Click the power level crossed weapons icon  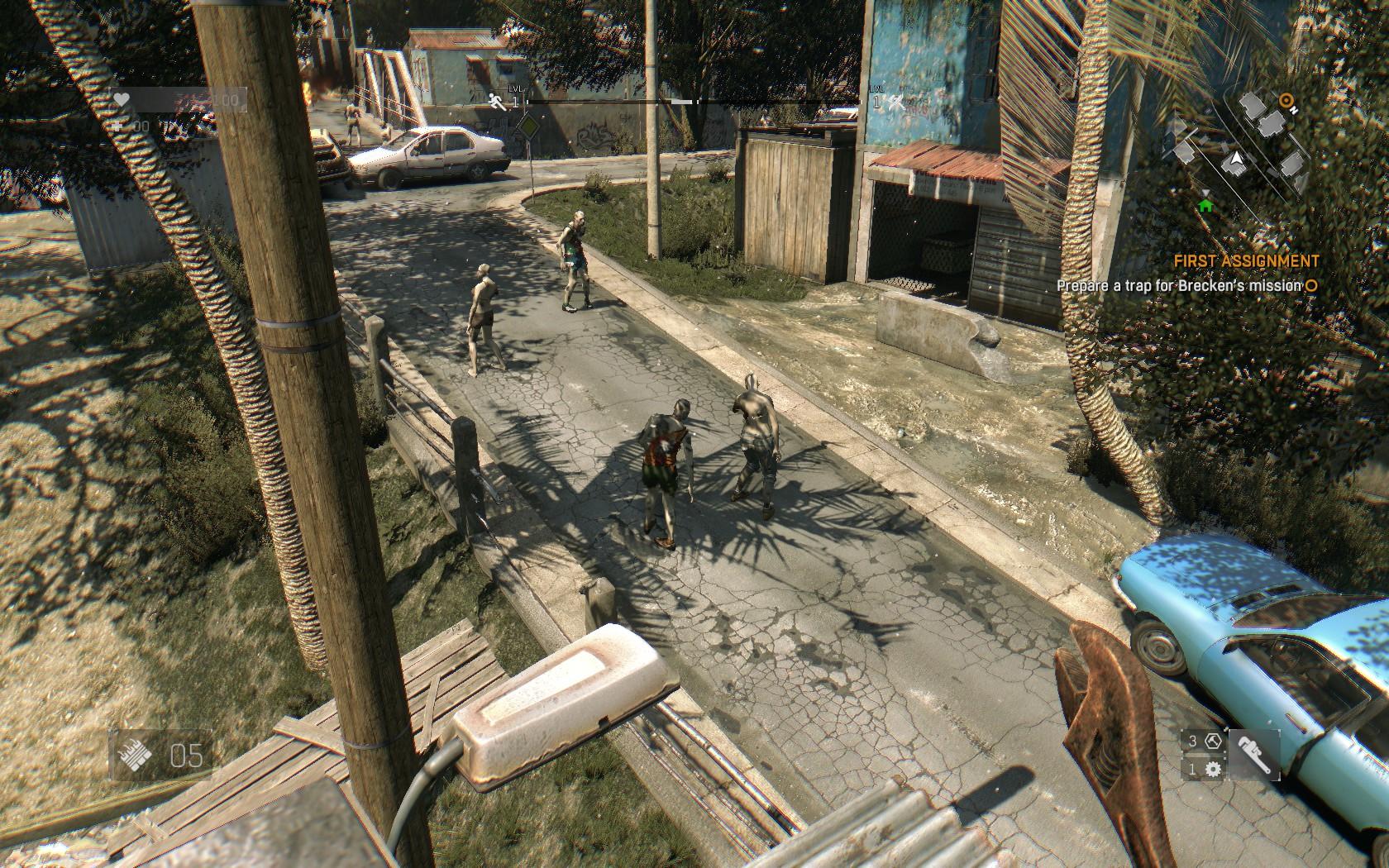pyautogui.click(x=898, y=101)
